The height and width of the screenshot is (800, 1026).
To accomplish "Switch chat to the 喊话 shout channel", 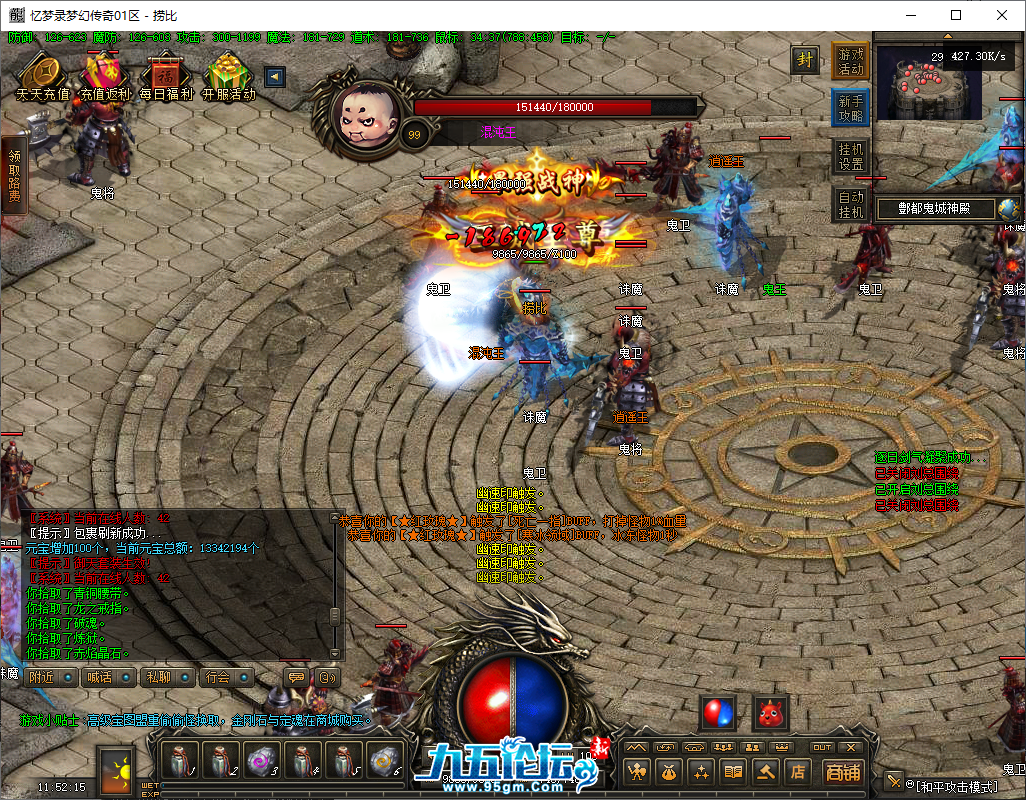I will point(107,677).
